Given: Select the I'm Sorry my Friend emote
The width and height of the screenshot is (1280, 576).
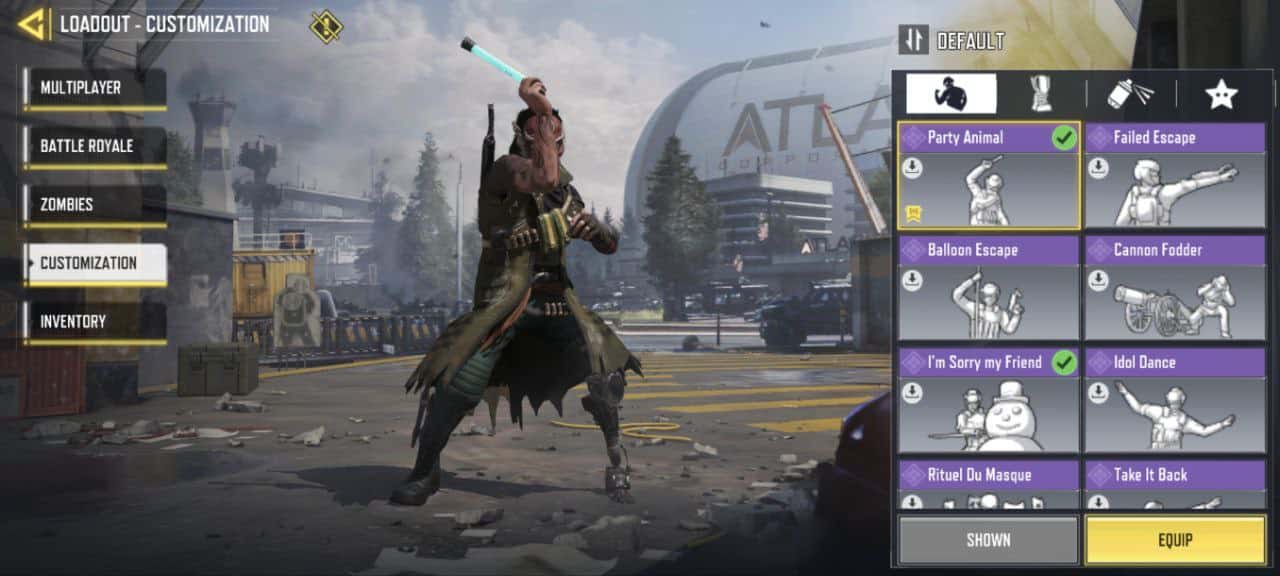Looking at the screenshot, I should pos(988,400).
